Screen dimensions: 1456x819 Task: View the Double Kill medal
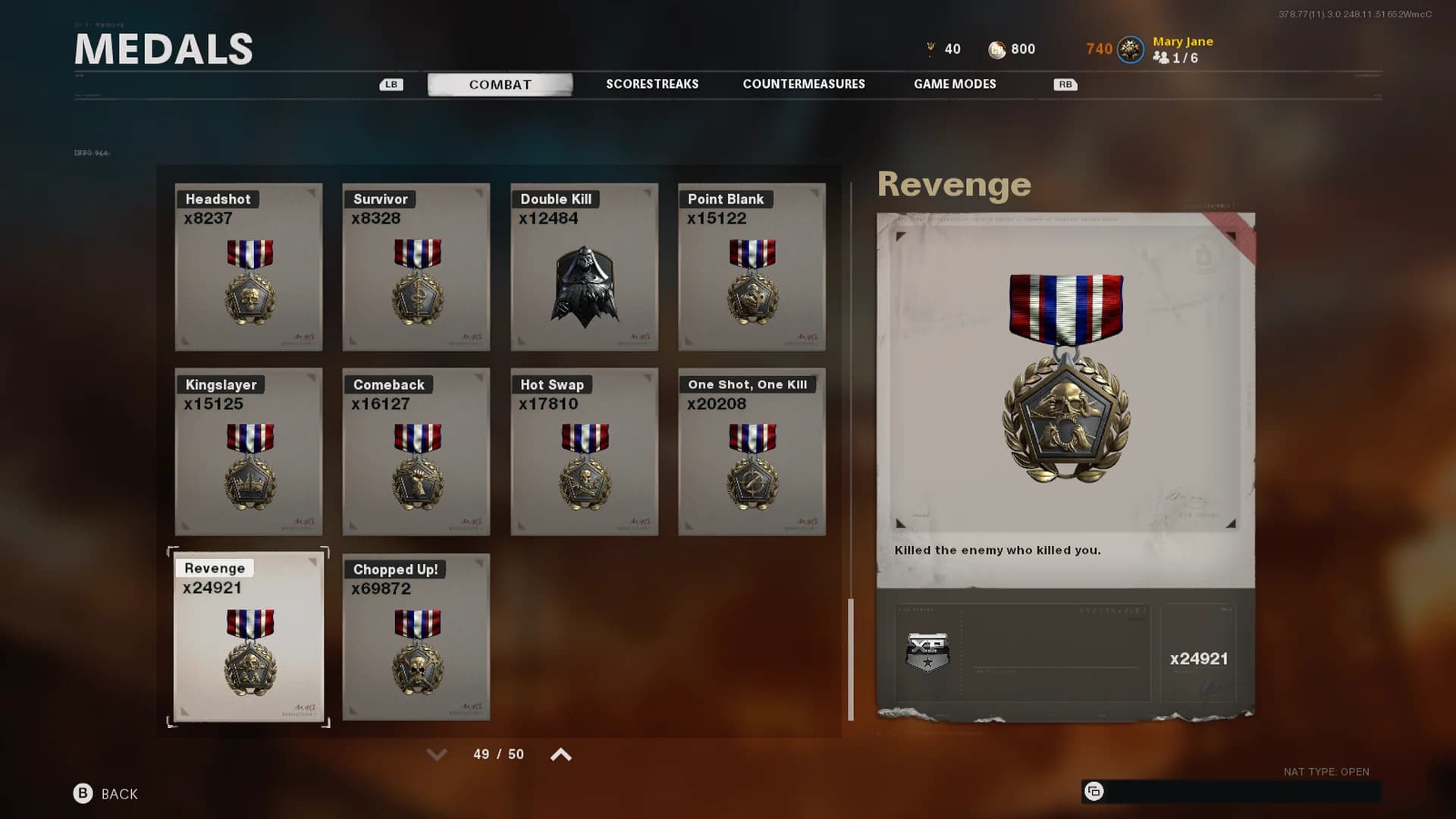click(584, 267)
